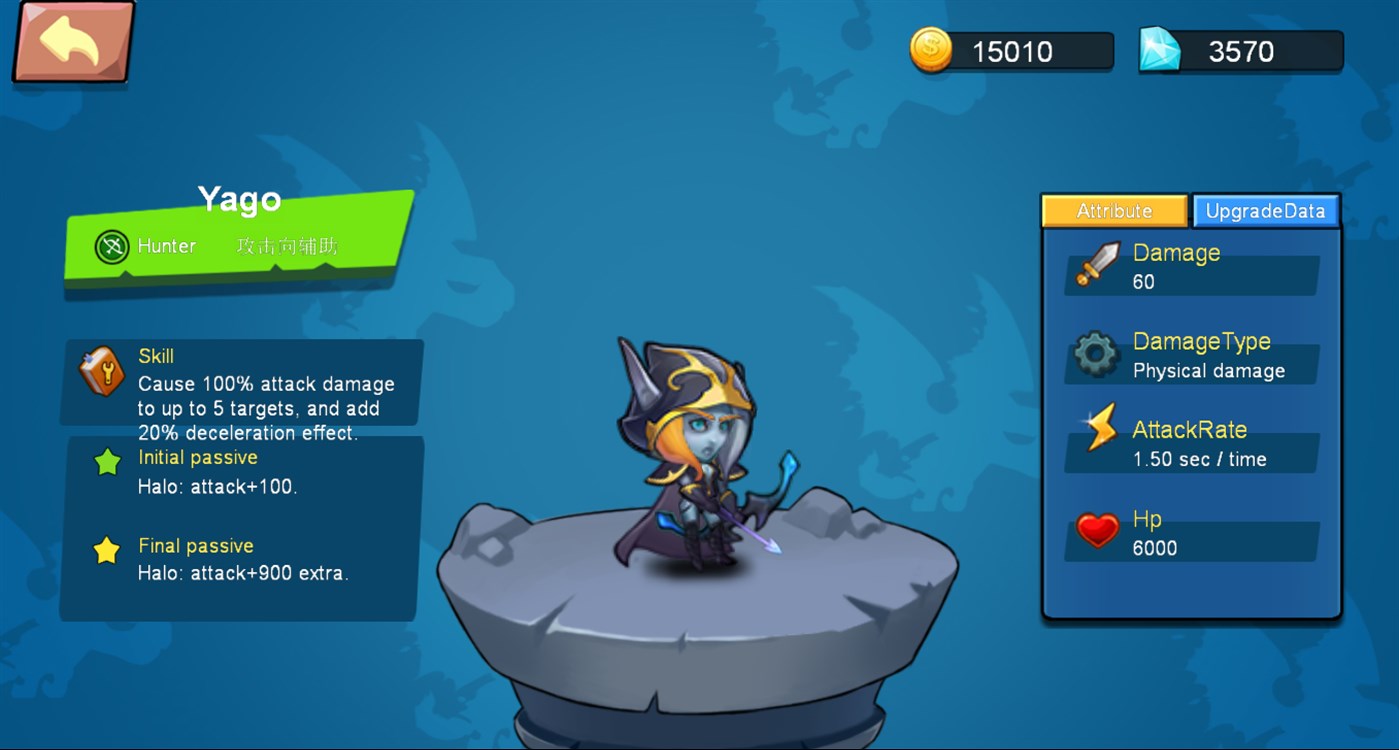1399x750 pixels.
Task: Switch to the UpgradeData tab
Action: [x=1266, y=210]
